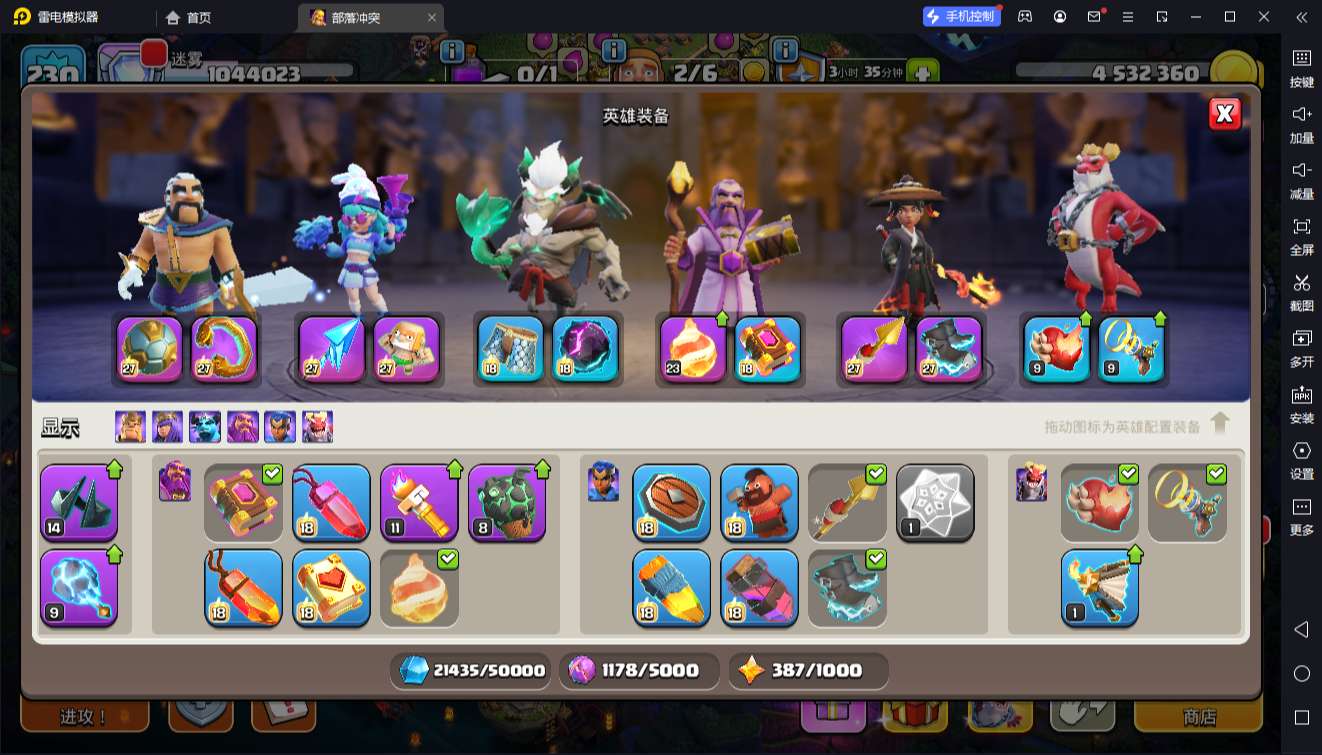This screenshot has height=755, width=1322.
Task: Choose the Haste Vial equipment
Action: pos(671,588)
